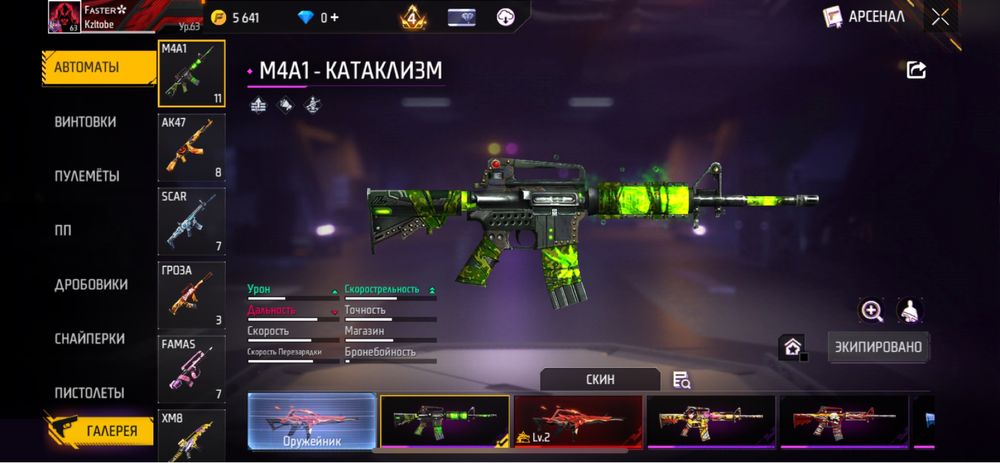Screen dimensions: 1000x463
Task: Pick the SCAR weapon tile
Action: coord(191,221)
